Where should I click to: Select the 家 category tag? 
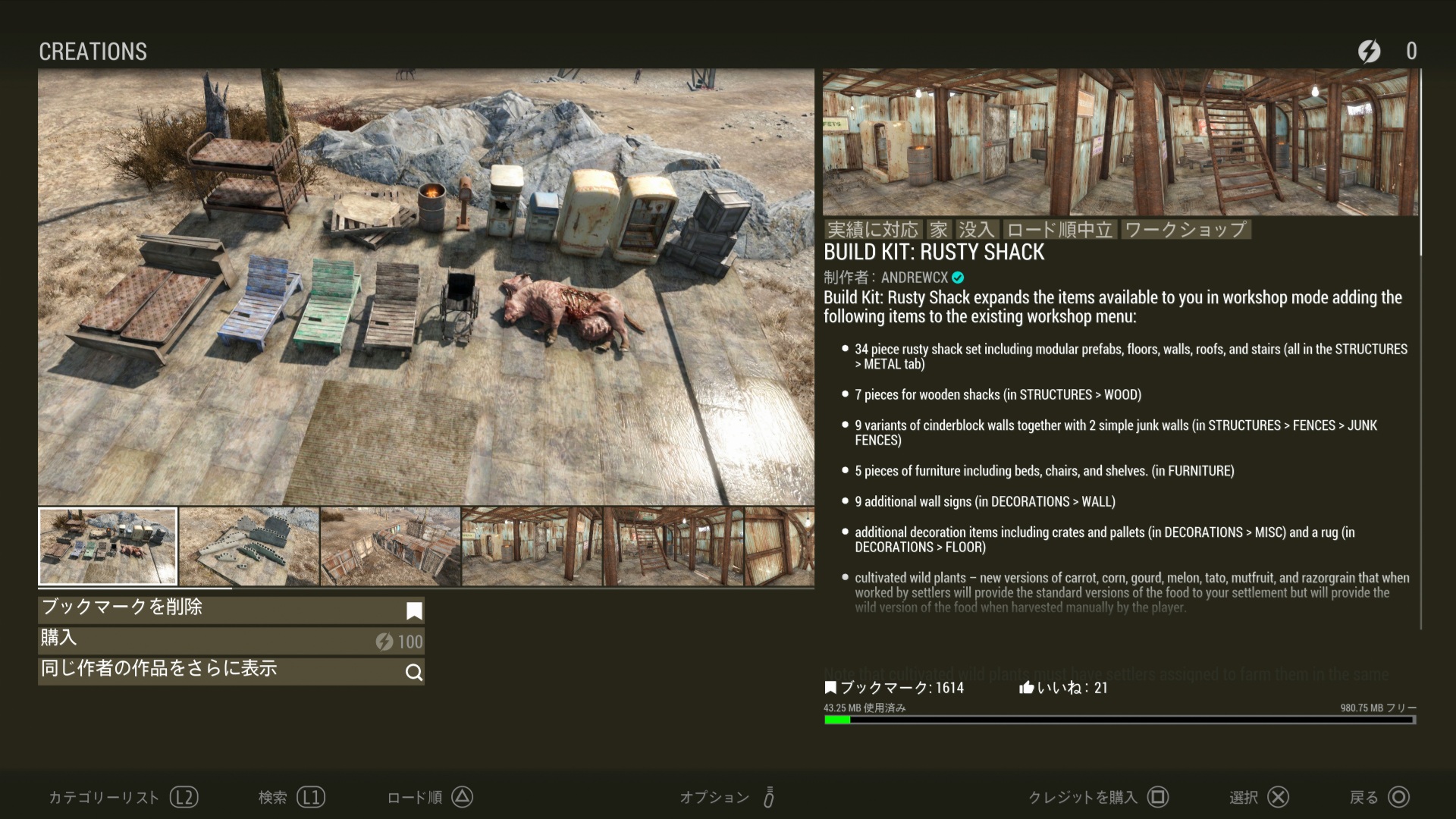click(x=939, y=230)
